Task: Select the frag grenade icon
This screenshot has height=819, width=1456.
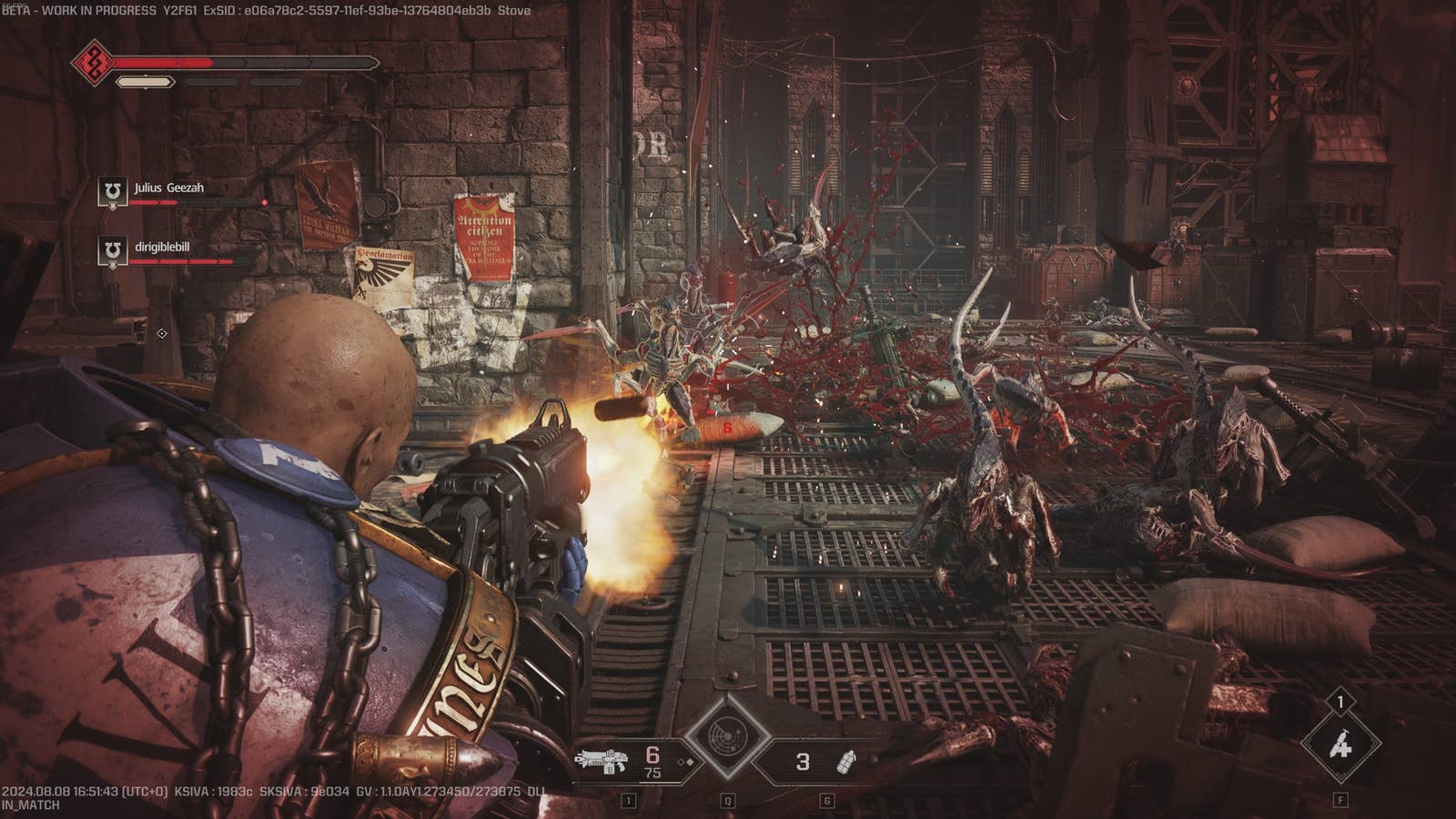Action: [x=845, y=762]
